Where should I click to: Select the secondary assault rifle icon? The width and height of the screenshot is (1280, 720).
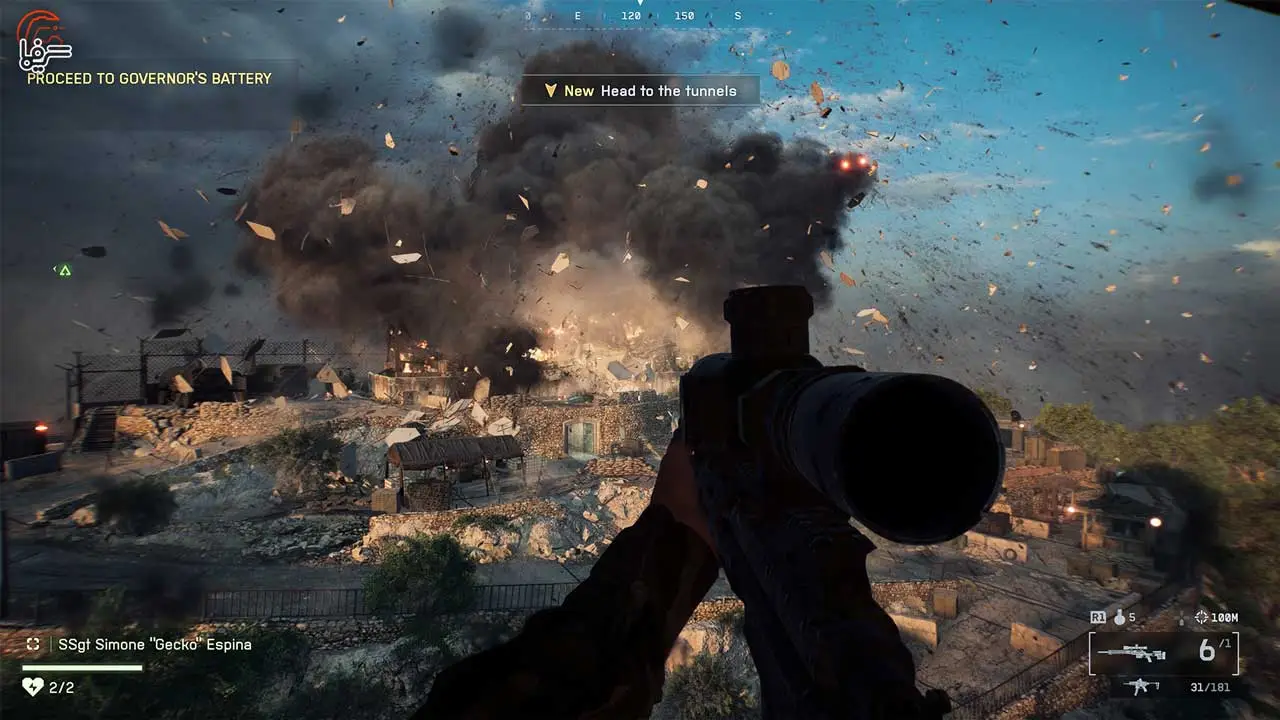click(1141, 686)
